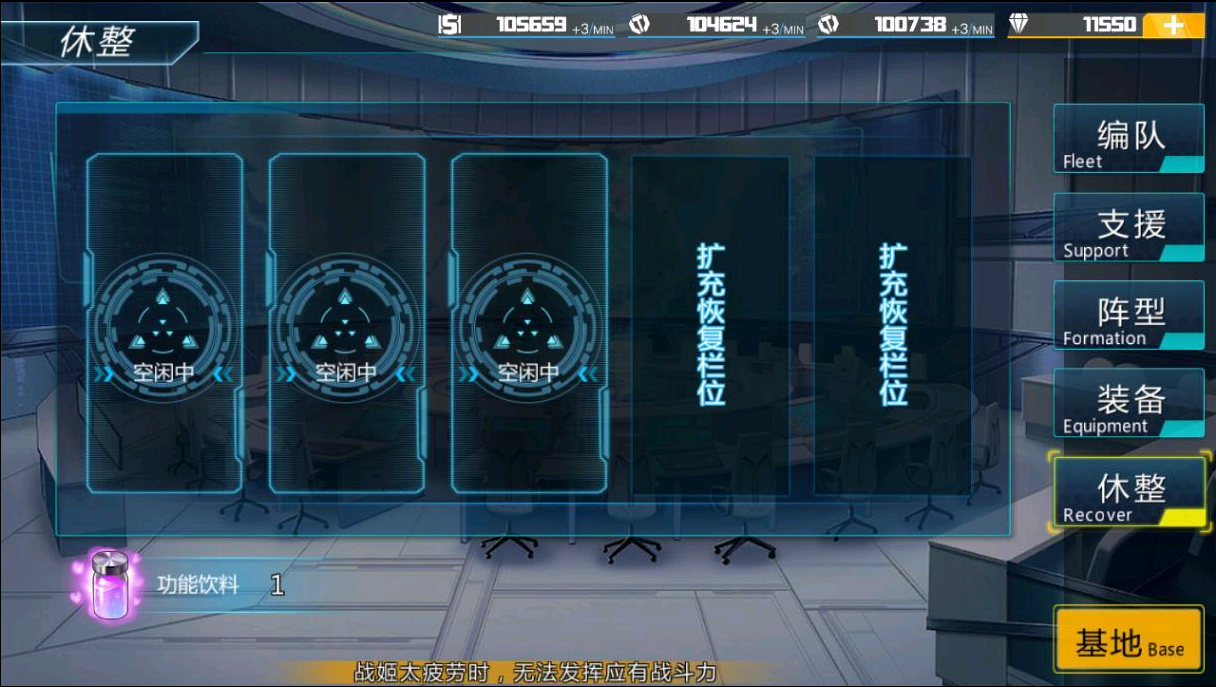Switch to the Support (支援) tab
The image size is (1216, 687).
1128,227
